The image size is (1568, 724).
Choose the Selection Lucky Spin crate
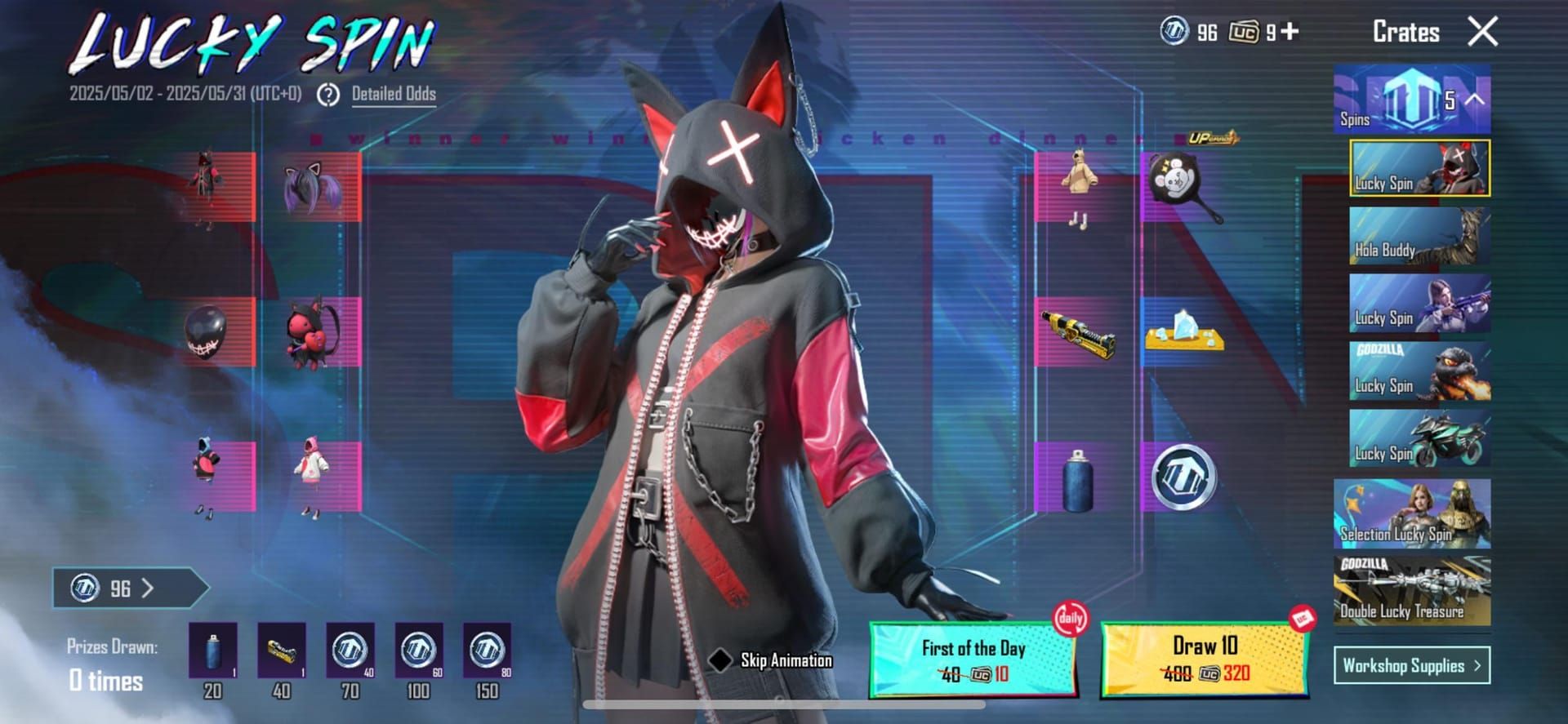point(1412,513)
